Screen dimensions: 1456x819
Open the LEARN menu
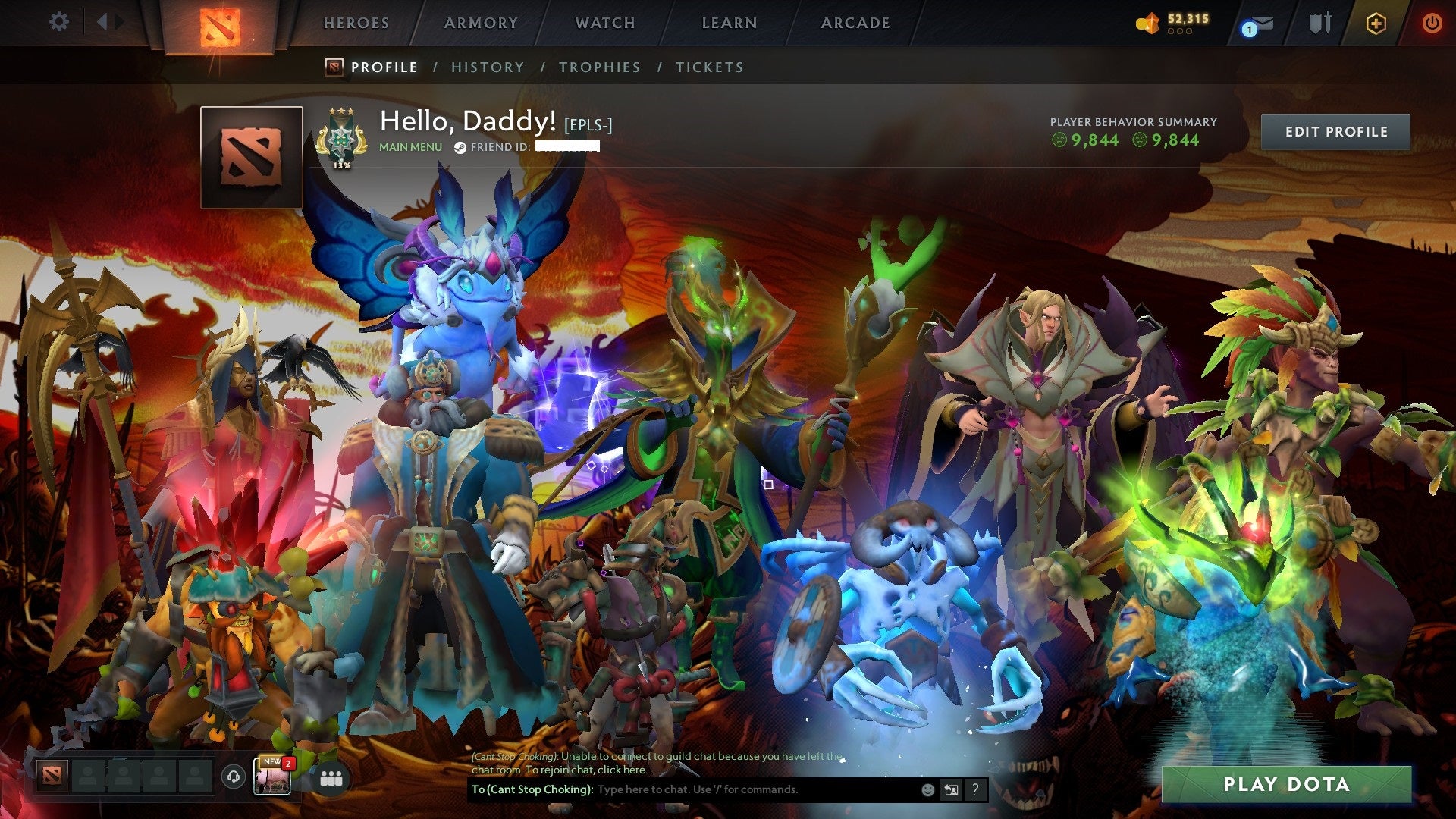[727, 23]
